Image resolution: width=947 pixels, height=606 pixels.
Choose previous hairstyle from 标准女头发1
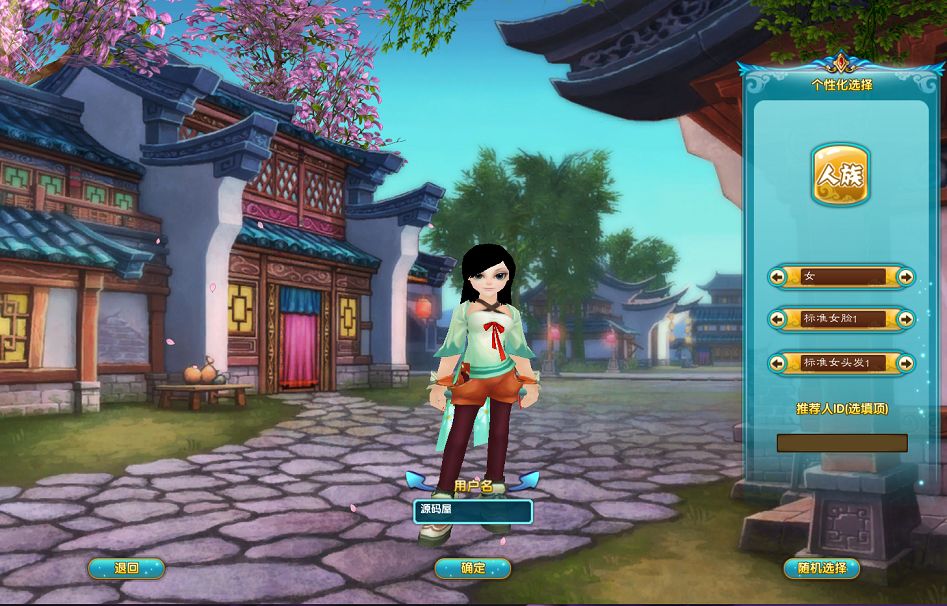pos(778,362)
